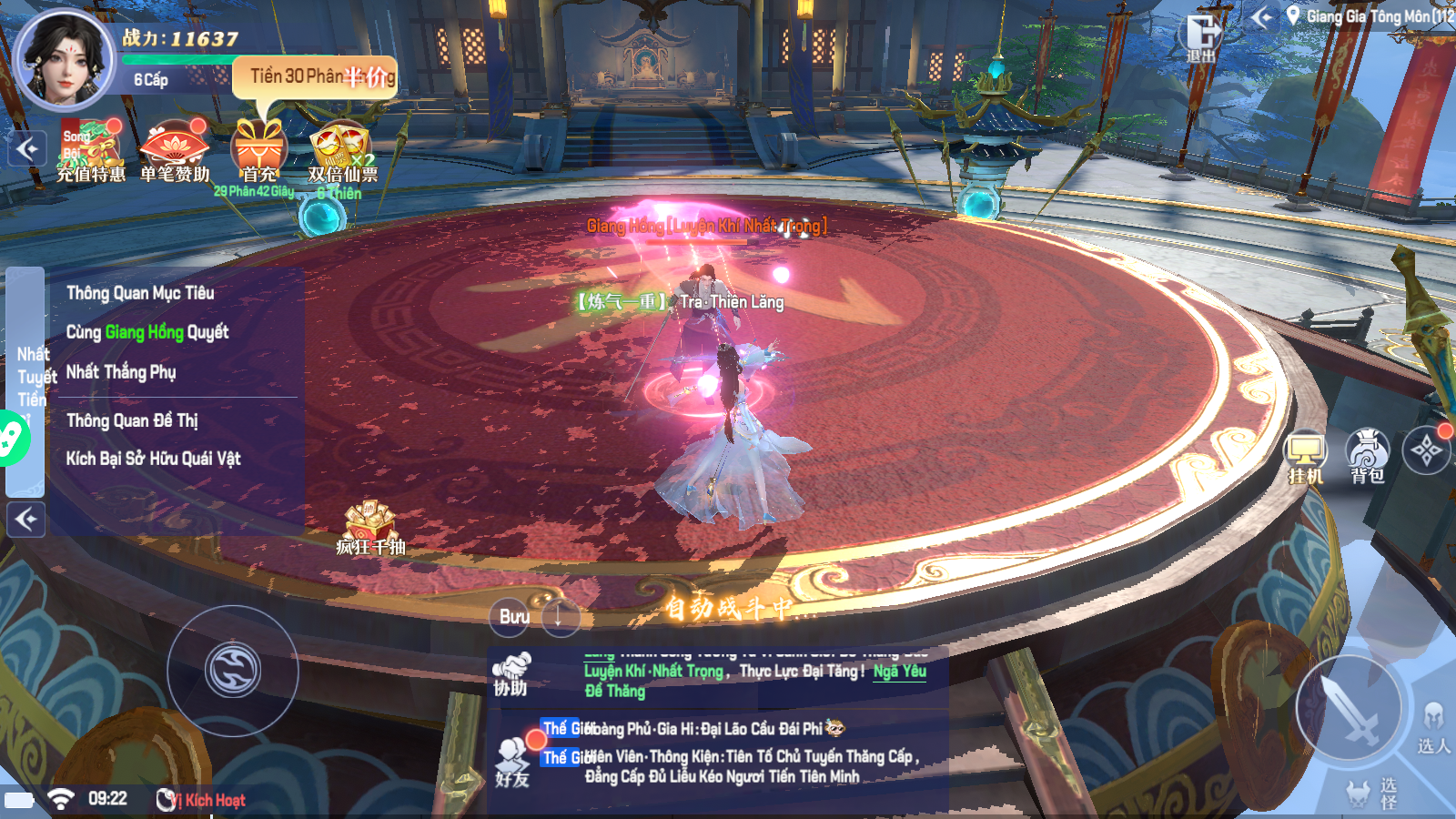Open the 疯狂千抽 crazy draw chest
1456x819 pixels.
point(369,528)
